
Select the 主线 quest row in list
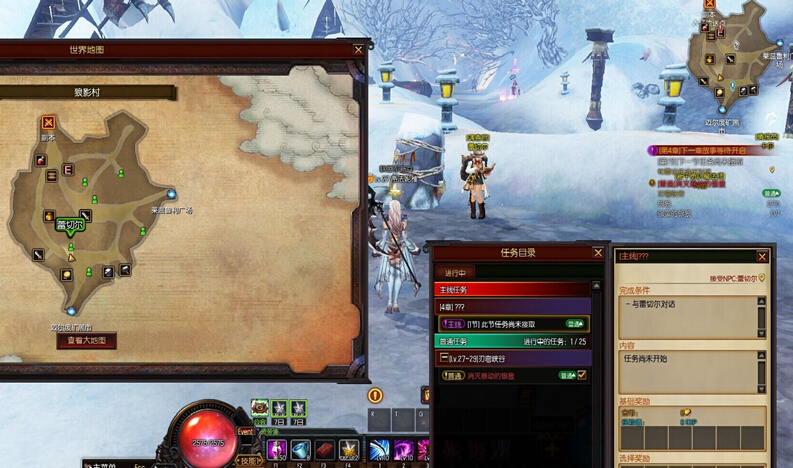[512, 324]
